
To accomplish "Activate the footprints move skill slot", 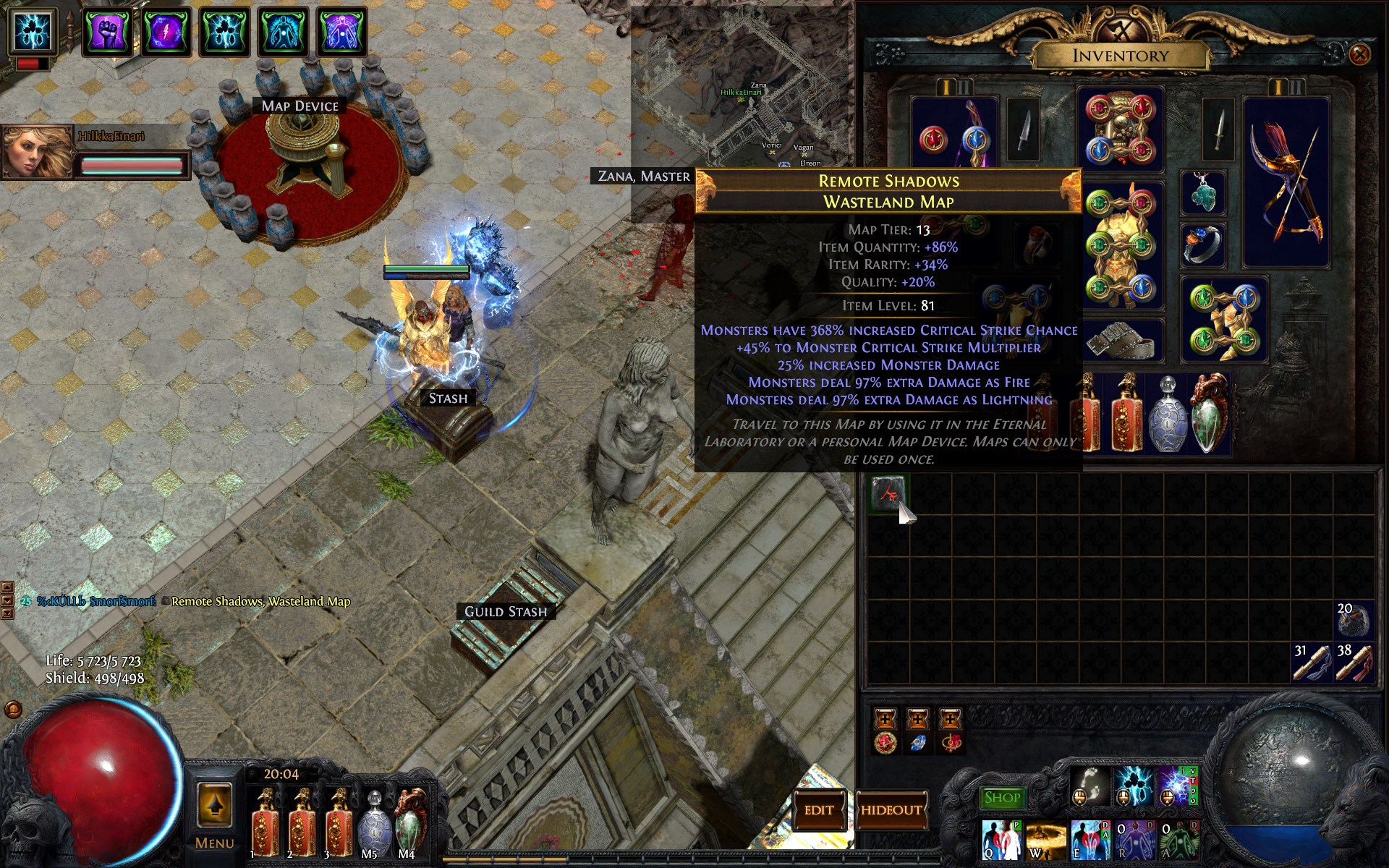I will [x=1089, y=786].
